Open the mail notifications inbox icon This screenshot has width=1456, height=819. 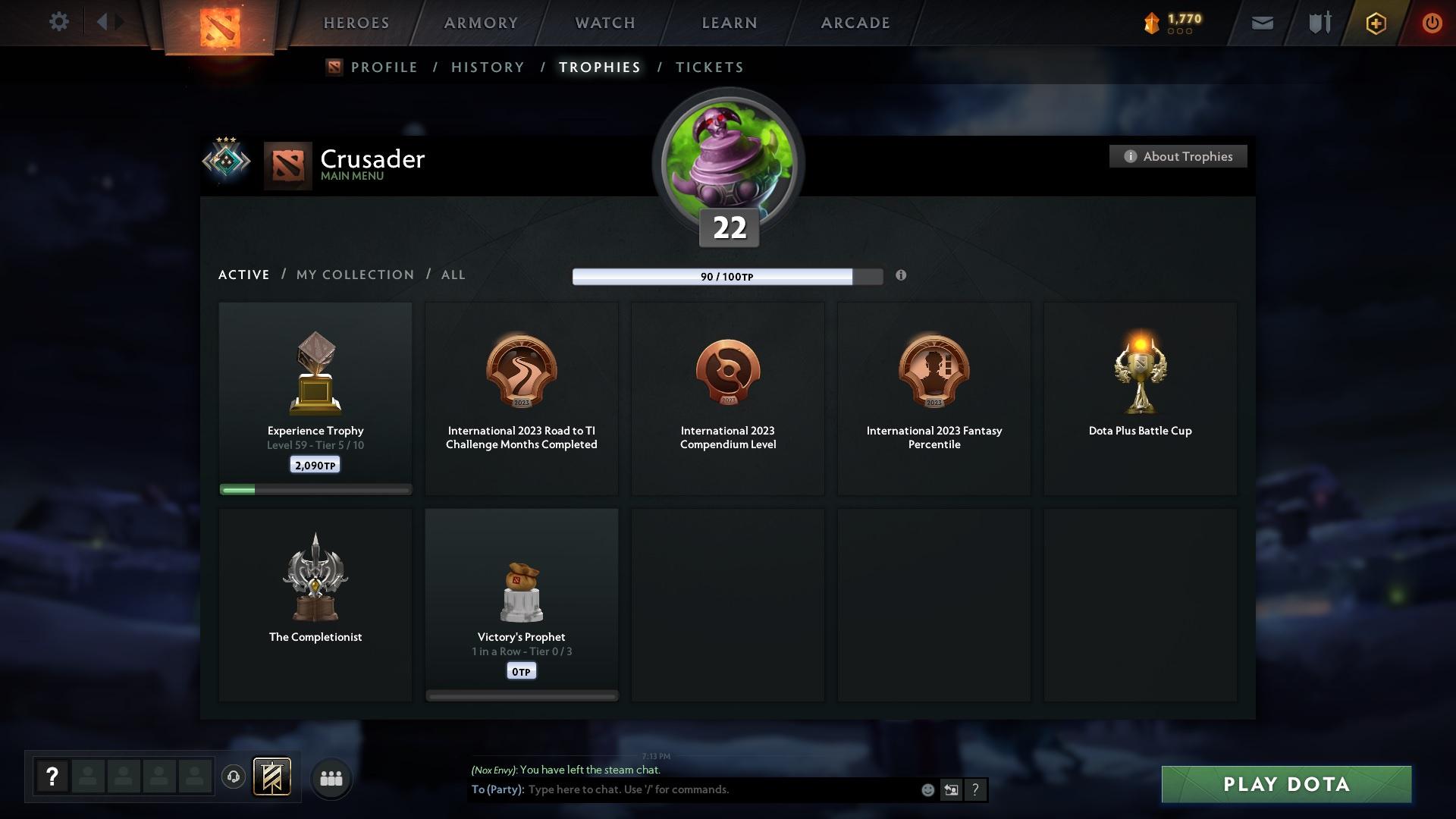[1261, 23]
